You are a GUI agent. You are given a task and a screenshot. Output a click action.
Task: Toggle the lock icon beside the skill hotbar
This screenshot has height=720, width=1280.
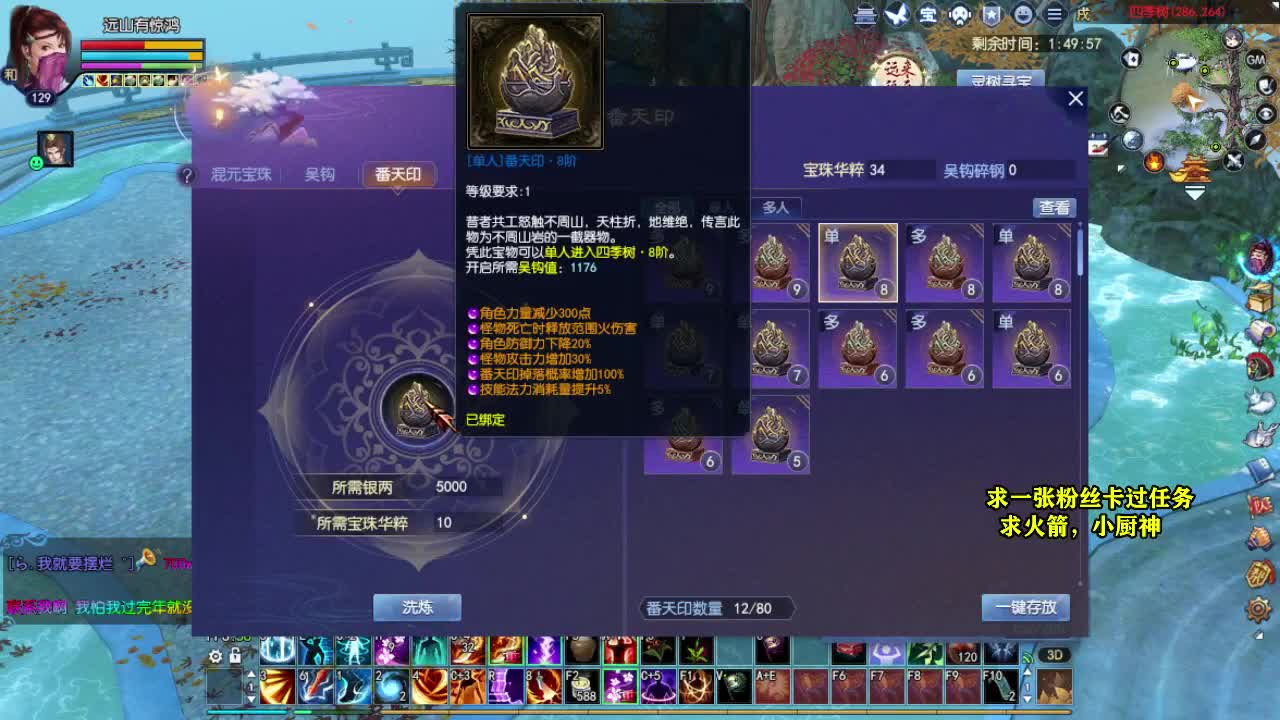tap(237, 655)
